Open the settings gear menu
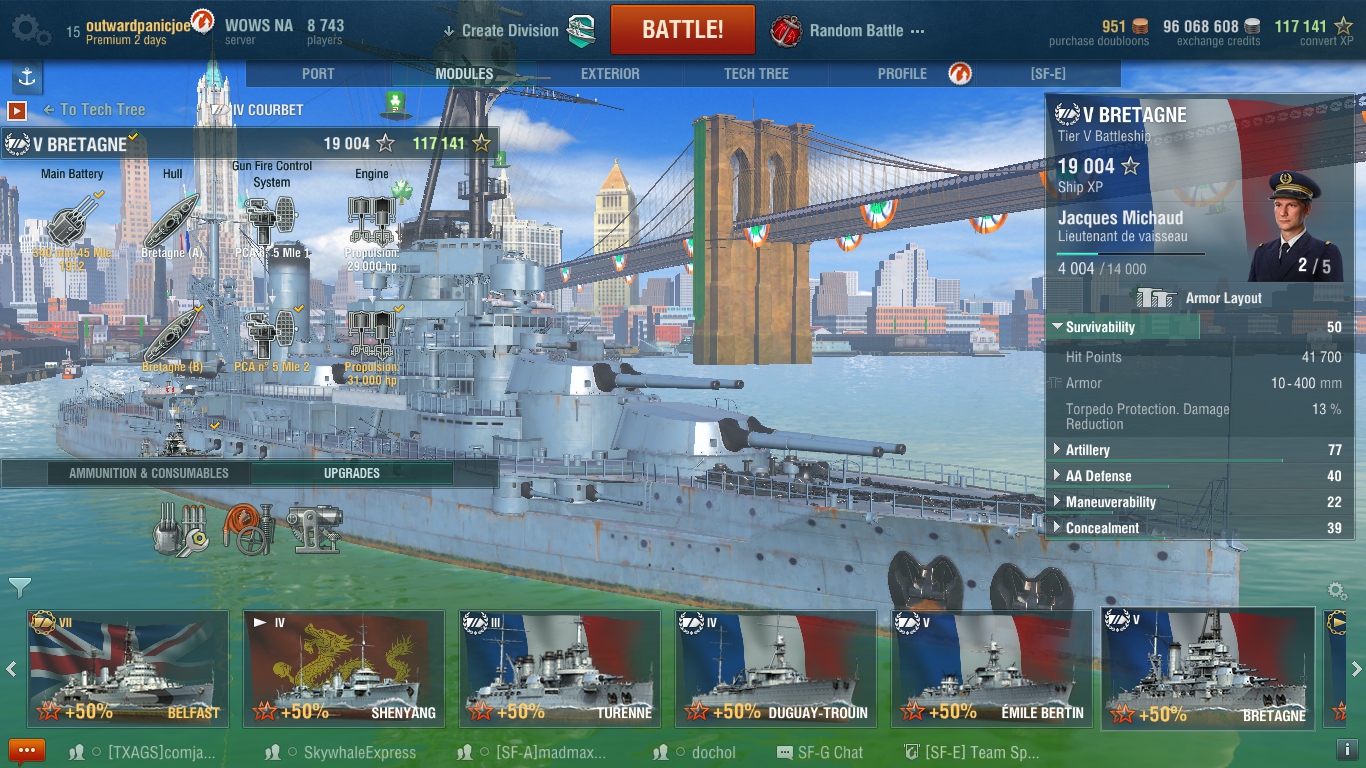Image resolution: width=1366 pixels, height=768 pixels. coord(30,29)
